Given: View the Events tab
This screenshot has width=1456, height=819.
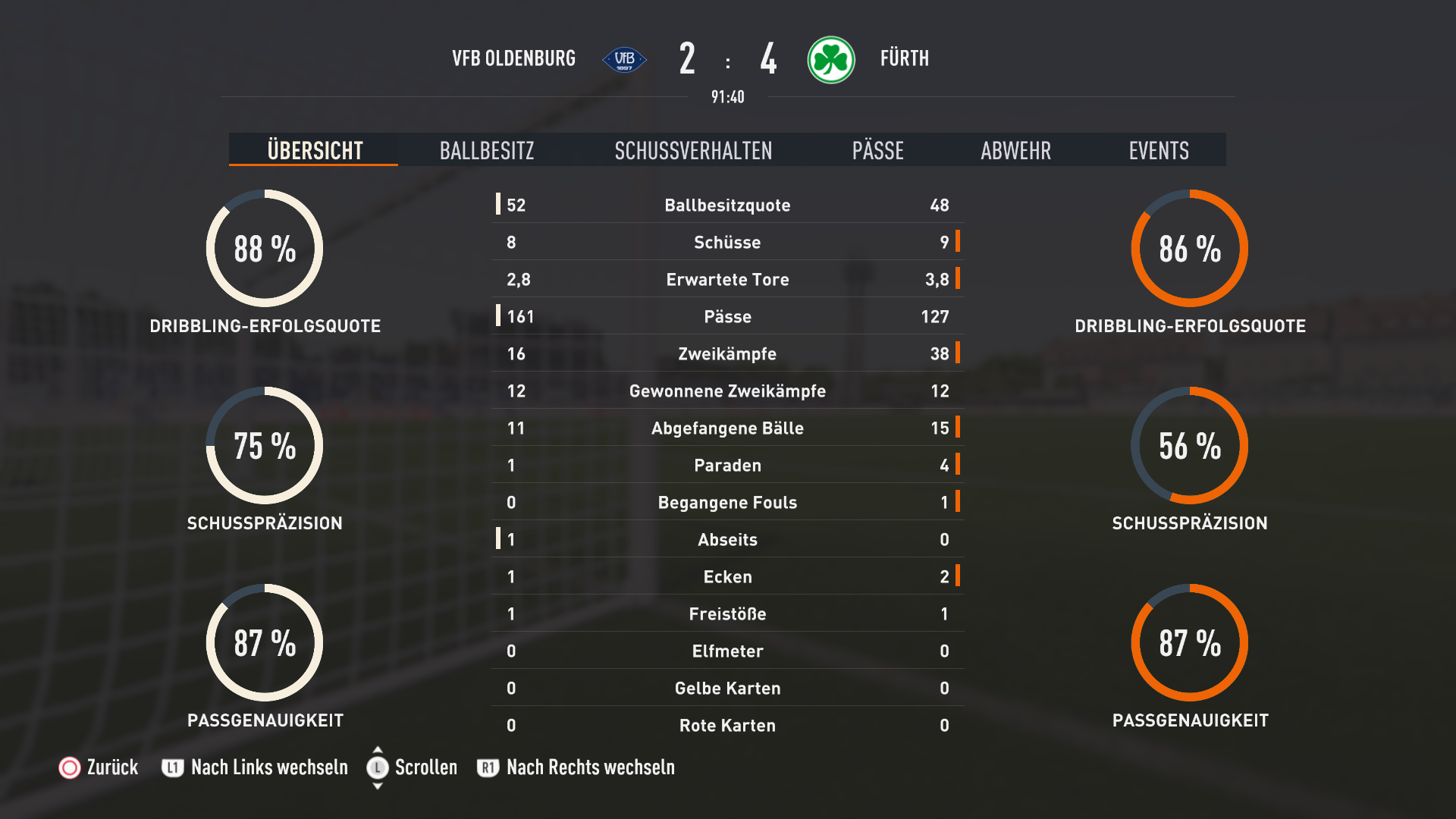Looking at the screenshot, I should click(1158, 150).
